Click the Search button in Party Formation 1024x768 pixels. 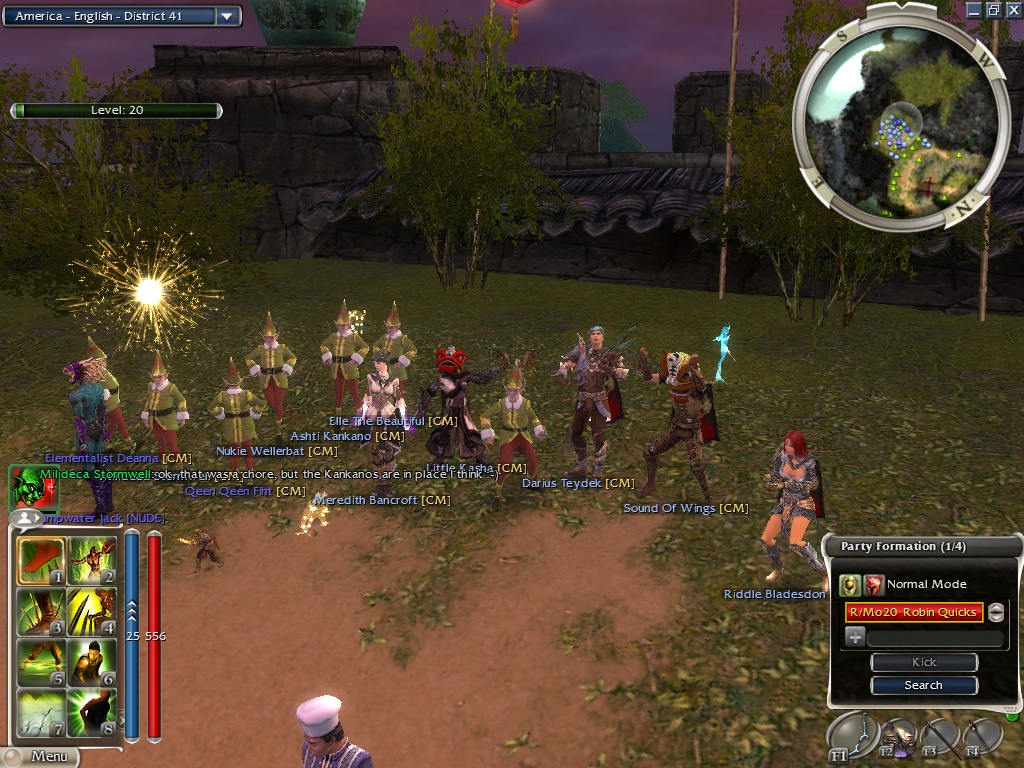pos(923,685)
